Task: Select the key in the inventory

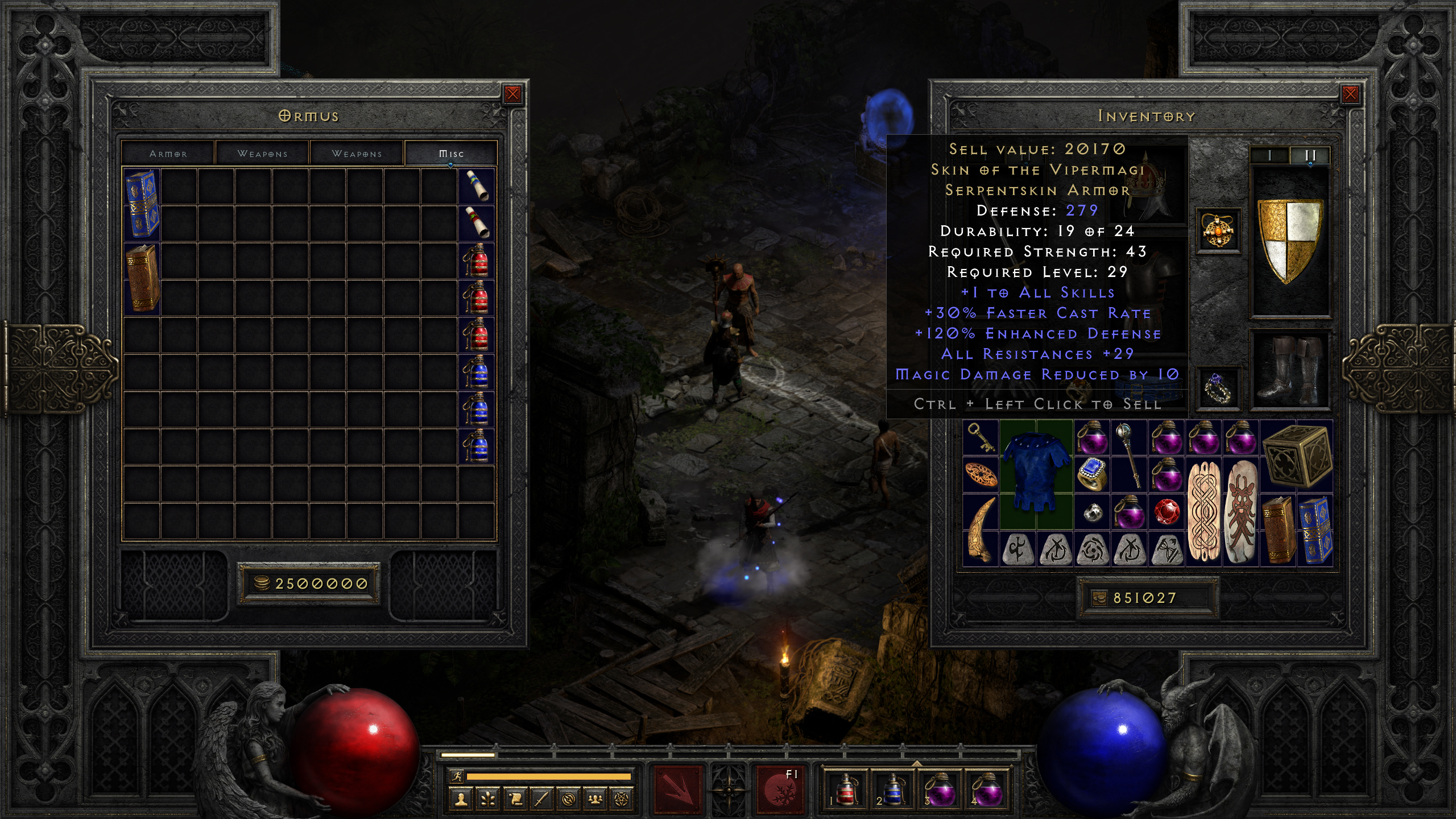Action: [981, 437]
